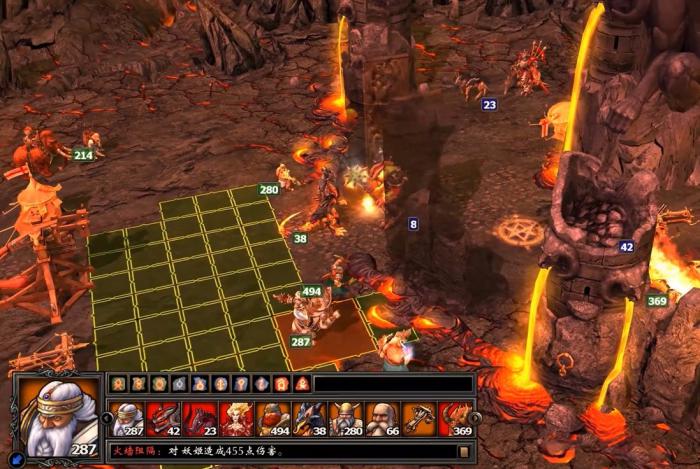This screenshot has height=469, width=700.
Task: Select the 23-stack nightmare horse turn icon
Action: (199, 418)
